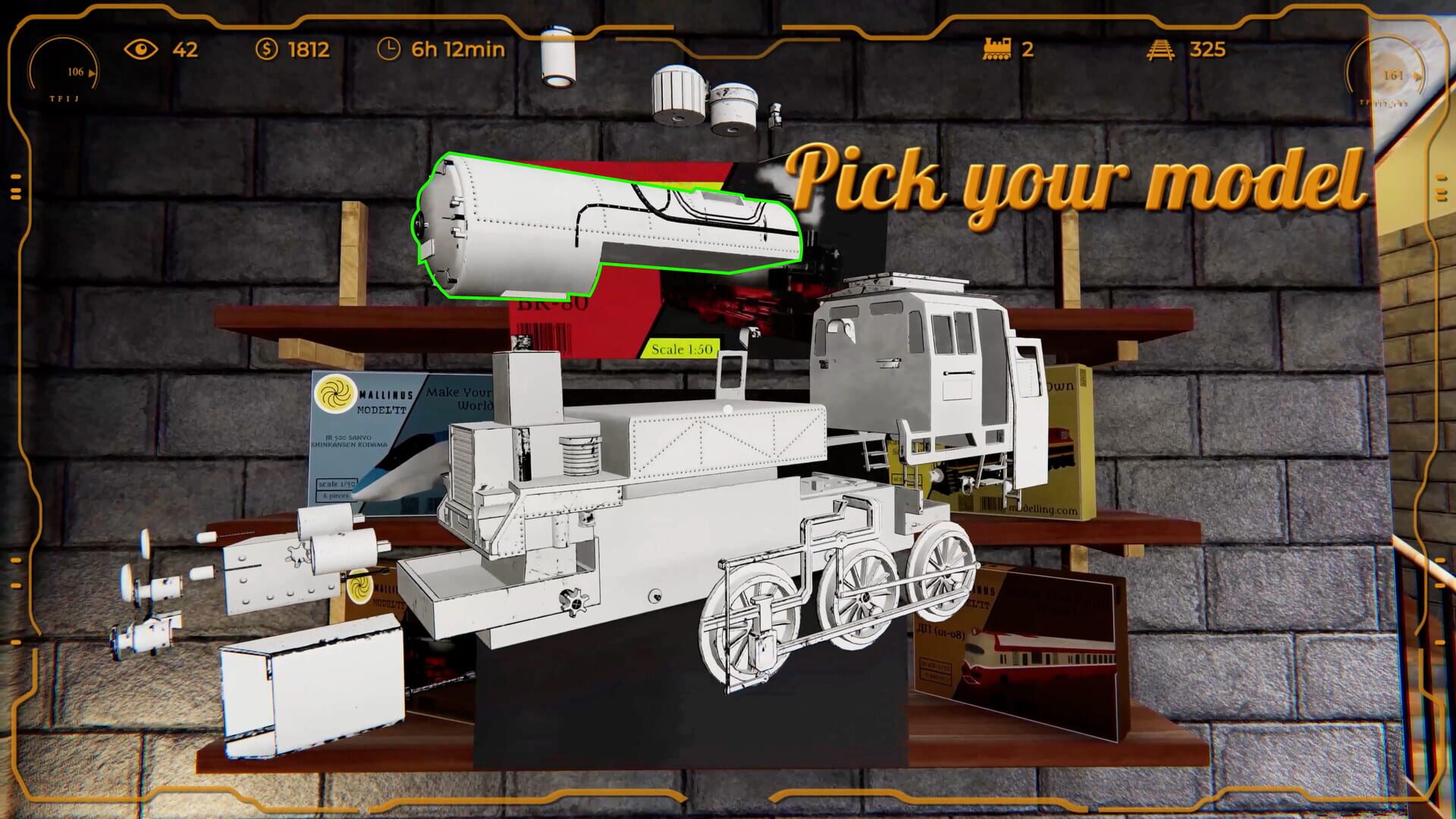Image resolution: width=1456 pixels, height=819 pixels.
Task: Select the railway track icon beside 325
Action: 1160,49
